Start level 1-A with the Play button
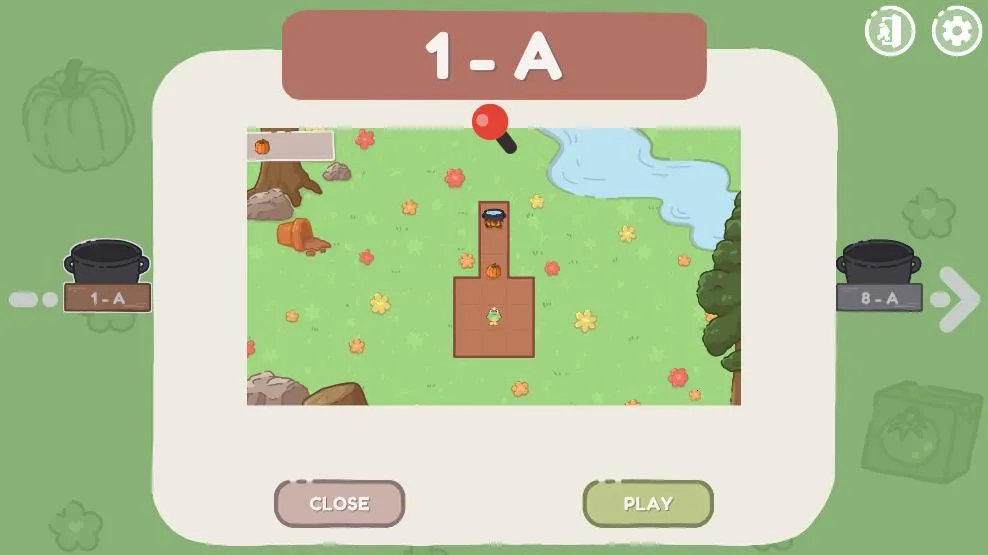This screenshot has height=555, width=988. (648, 503)
